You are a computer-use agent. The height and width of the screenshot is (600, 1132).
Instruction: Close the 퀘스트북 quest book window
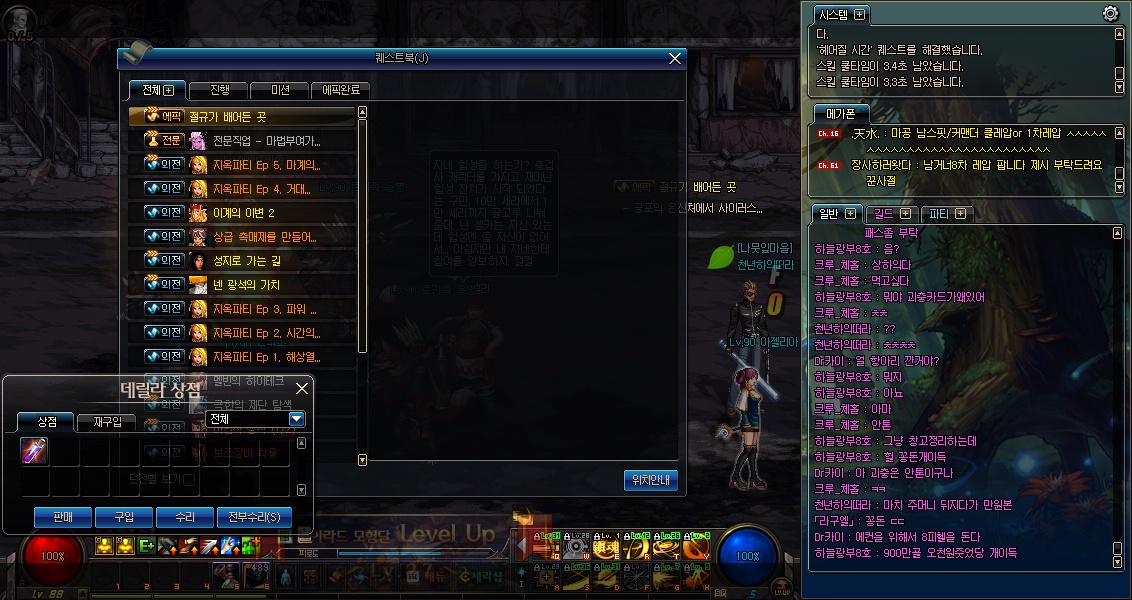tap(676, 59)
